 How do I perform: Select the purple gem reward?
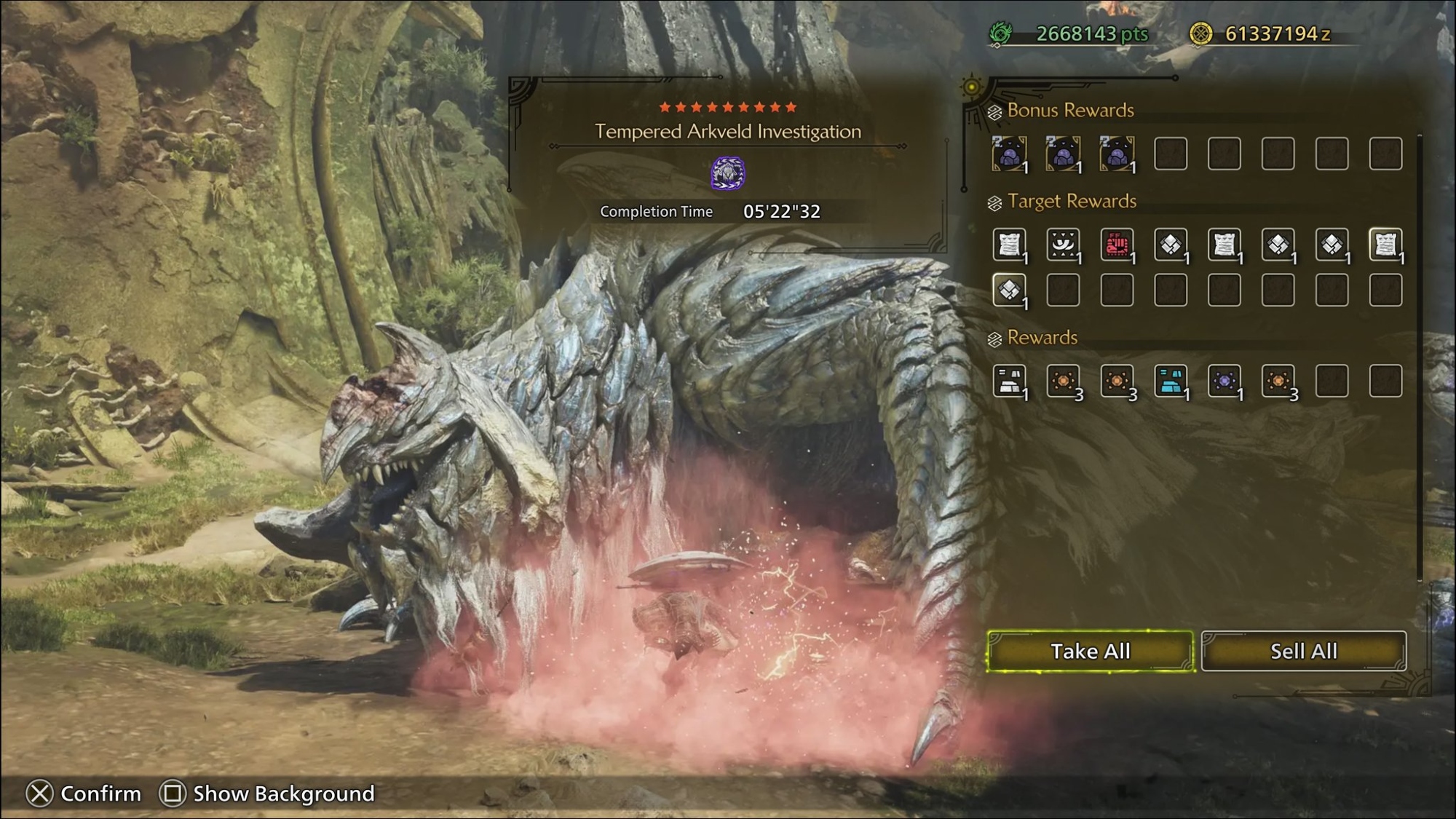click(1224, 381)
